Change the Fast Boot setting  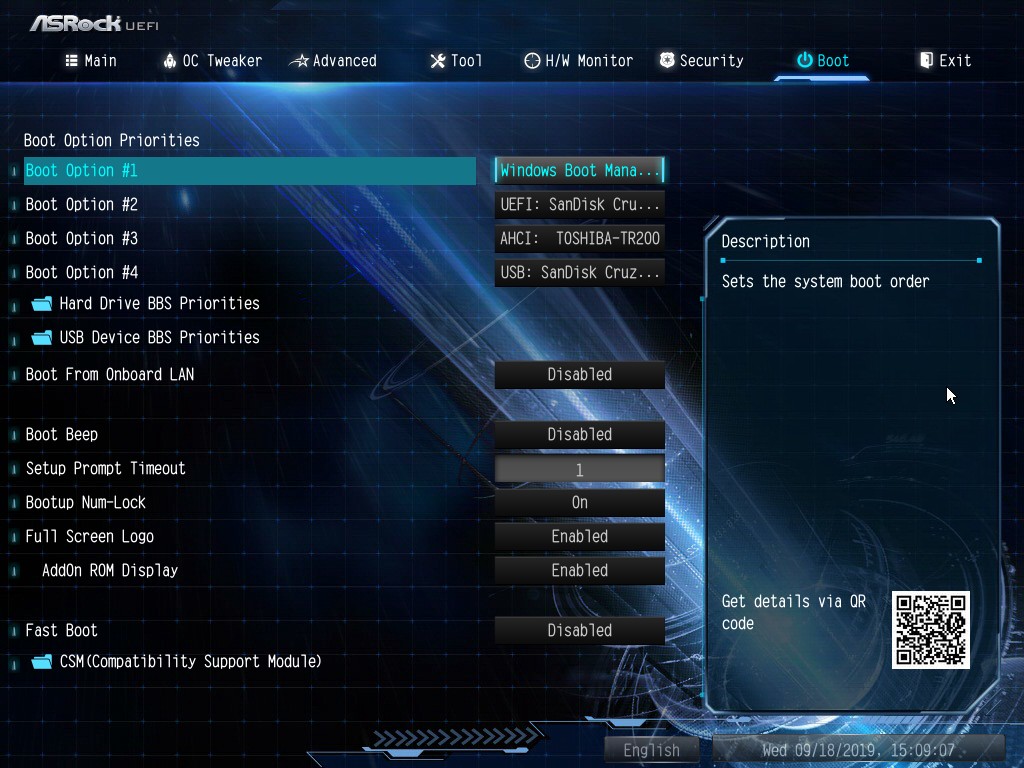tap(580, 631)
